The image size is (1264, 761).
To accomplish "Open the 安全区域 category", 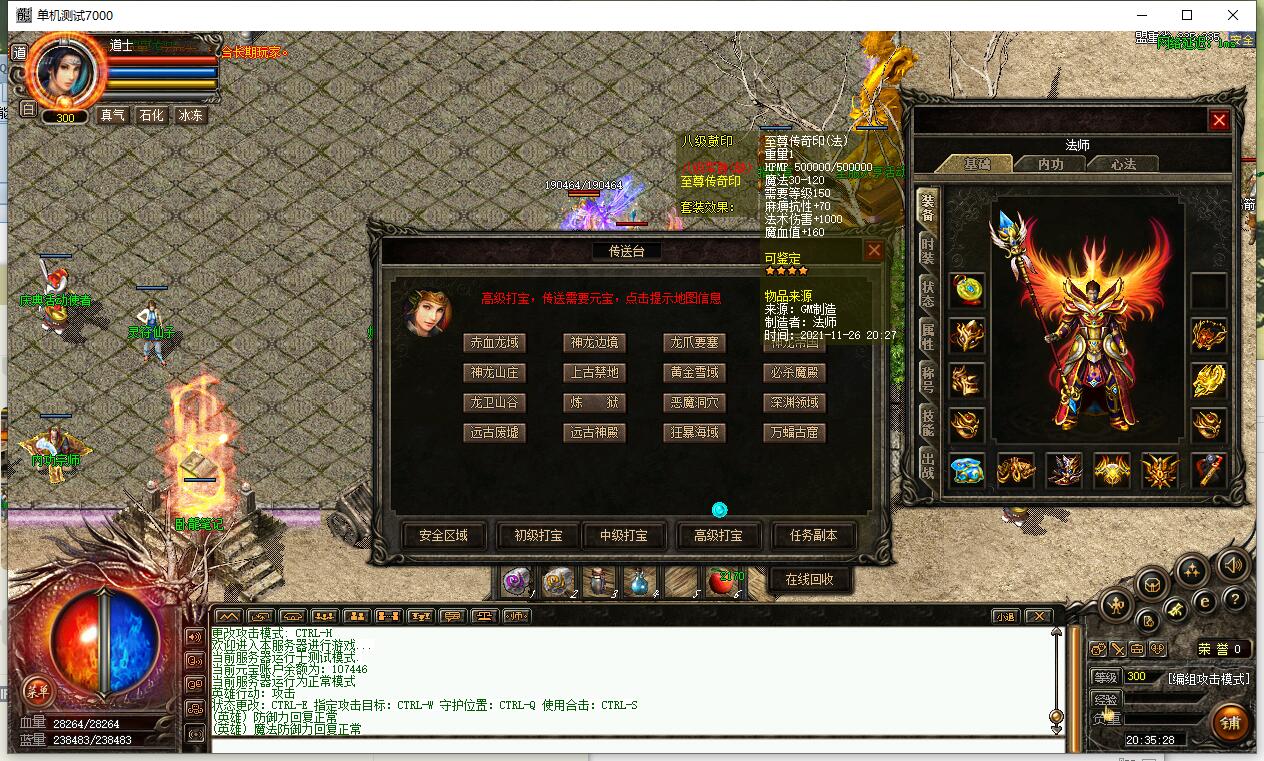I will click(x=443, y=535).
